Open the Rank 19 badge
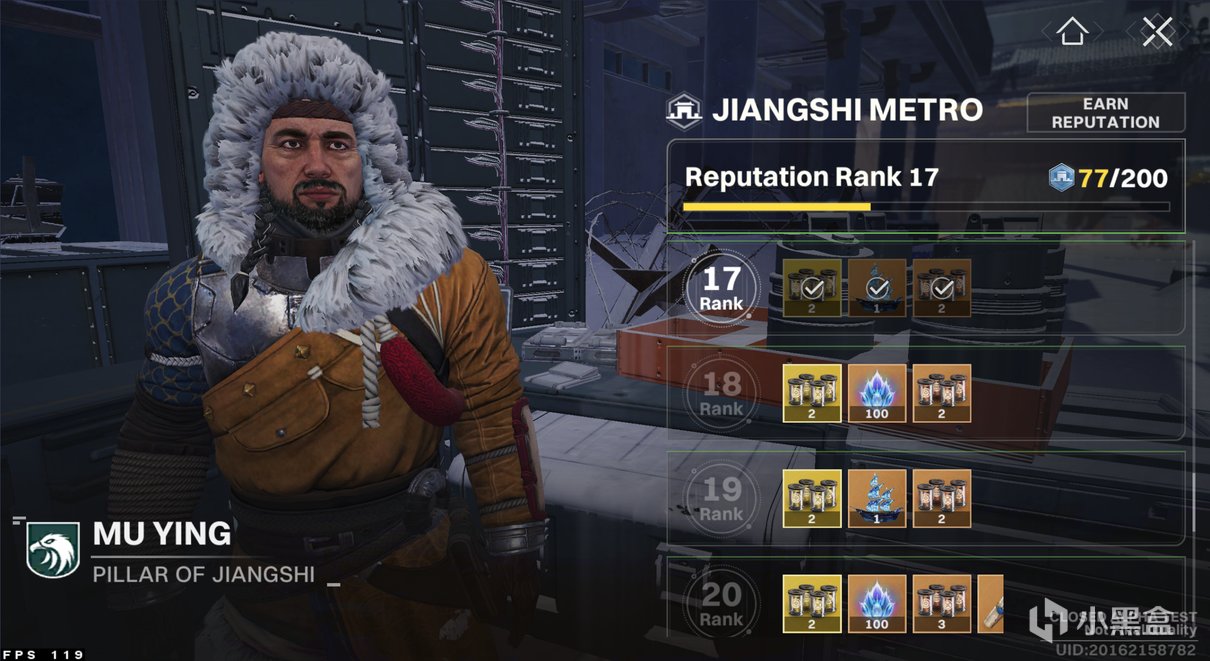The height and width of the screenshot is (661, 1210). [721, 497]
